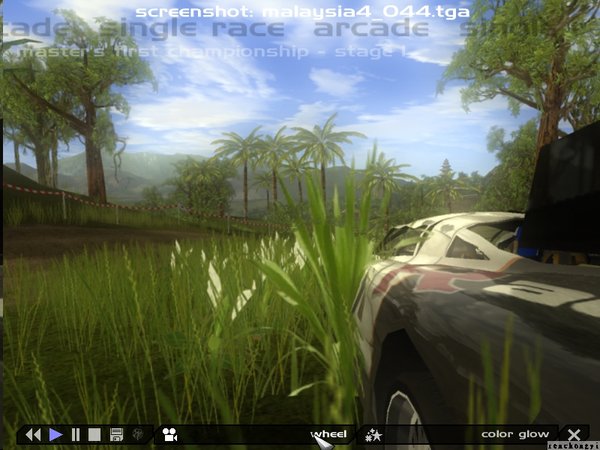Open the stars effects icon
Viewport: 600px width, 450px height.
click(373, 435)
